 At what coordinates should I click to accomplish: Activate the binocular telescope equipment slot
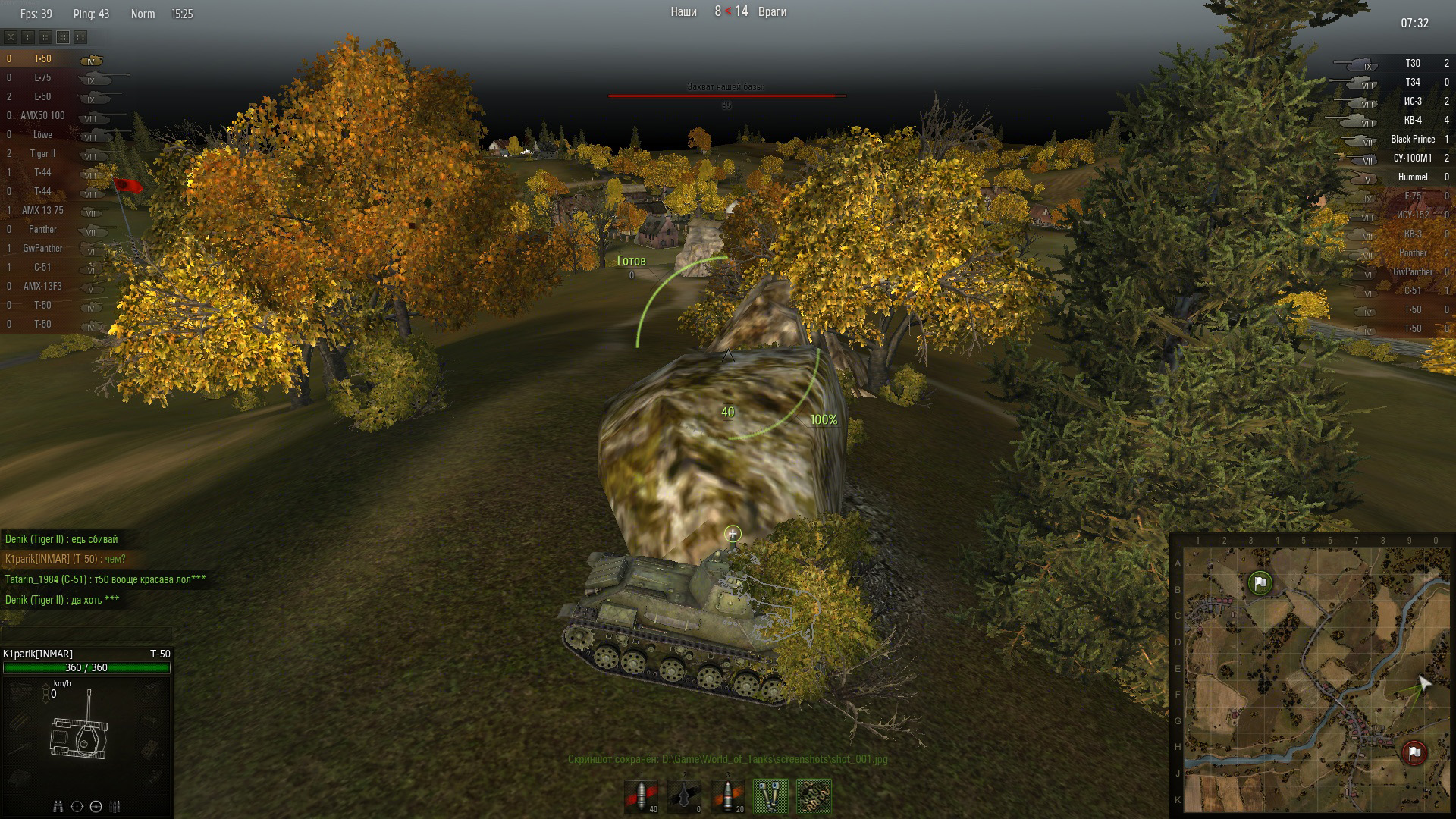click(x=770, y=796)
